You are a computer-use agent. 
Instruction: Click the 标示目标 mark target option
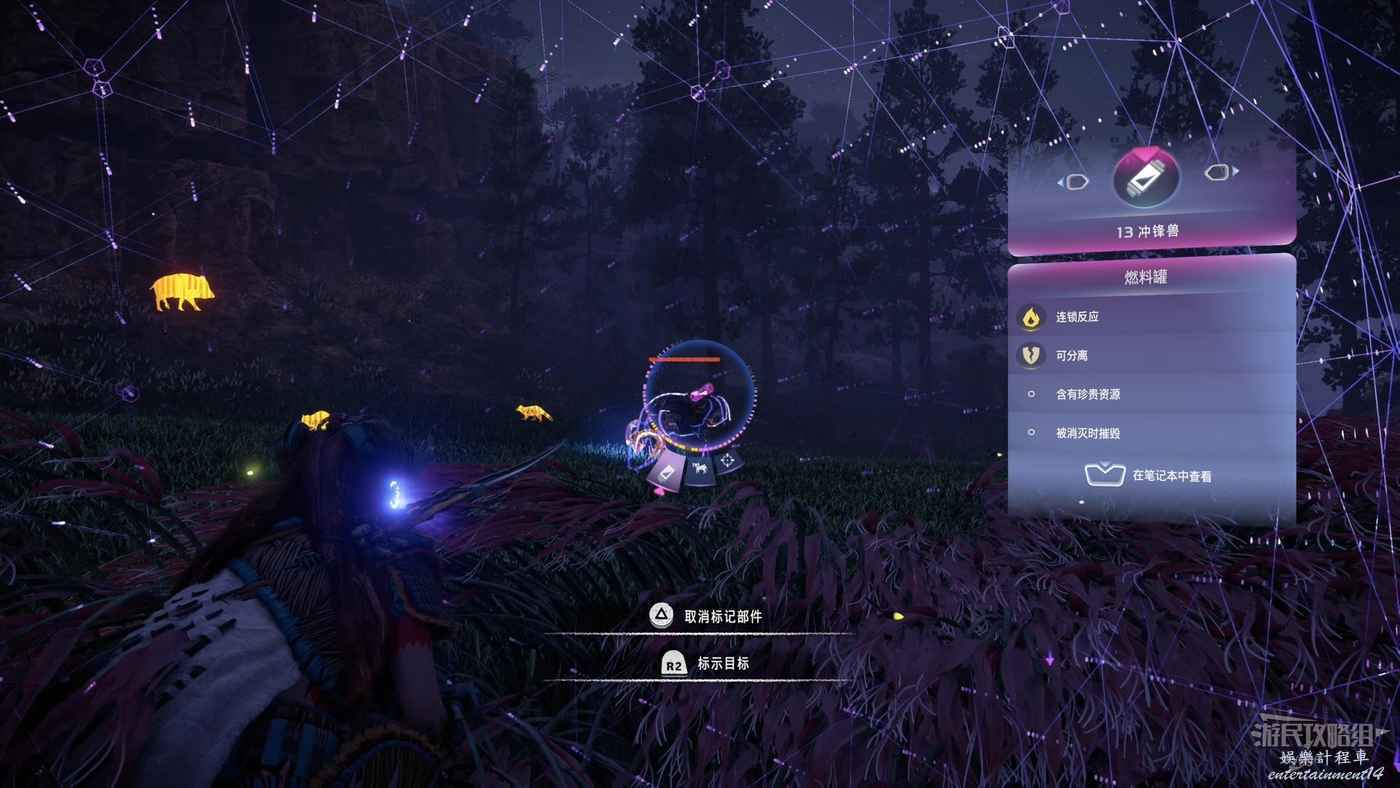click(705, 664)
